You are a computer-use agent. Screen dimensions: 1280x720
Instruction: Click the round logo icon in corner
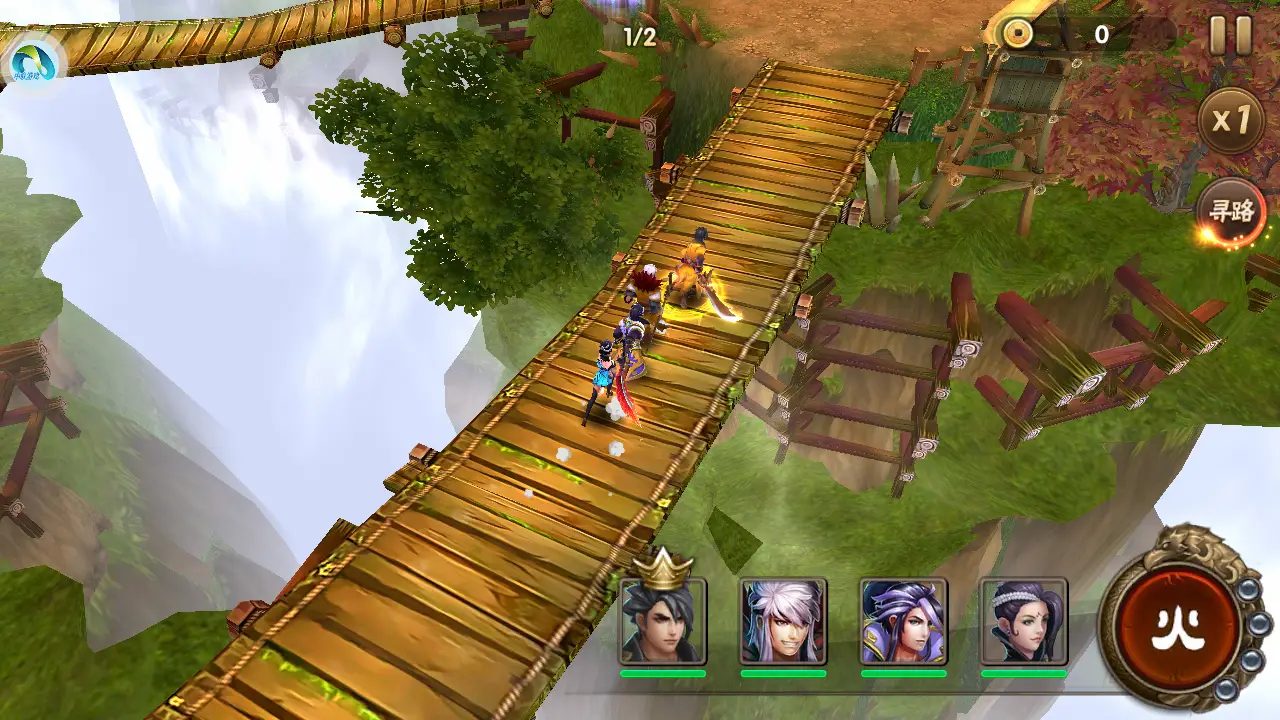(32, 62)
